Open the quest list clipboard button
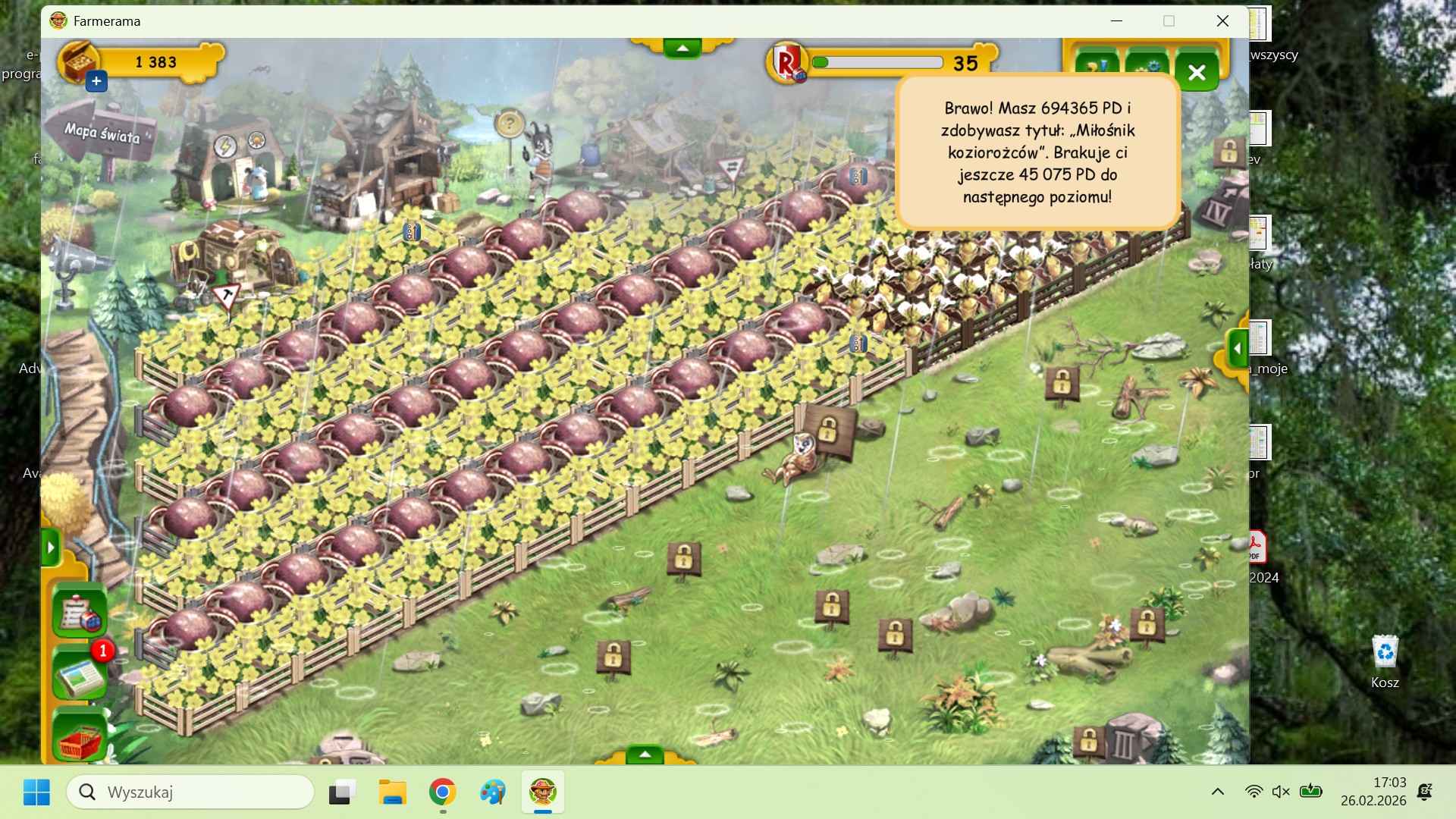Screen dimensions: 1456x819 [79, 611]
